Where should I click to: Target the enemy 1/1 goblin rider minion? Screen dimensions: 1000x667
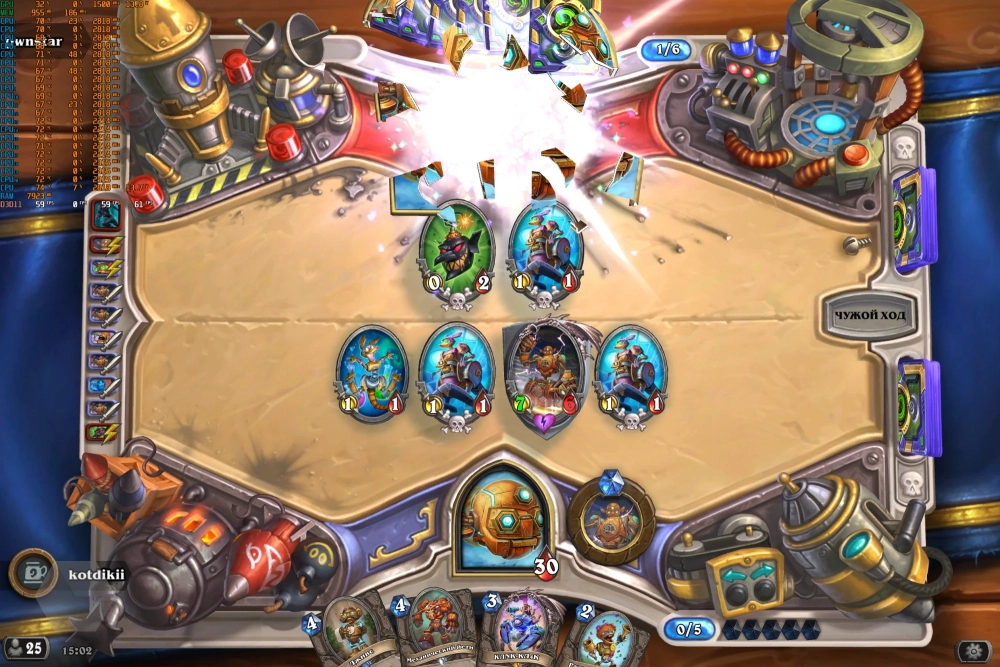[x=545, y=250]
